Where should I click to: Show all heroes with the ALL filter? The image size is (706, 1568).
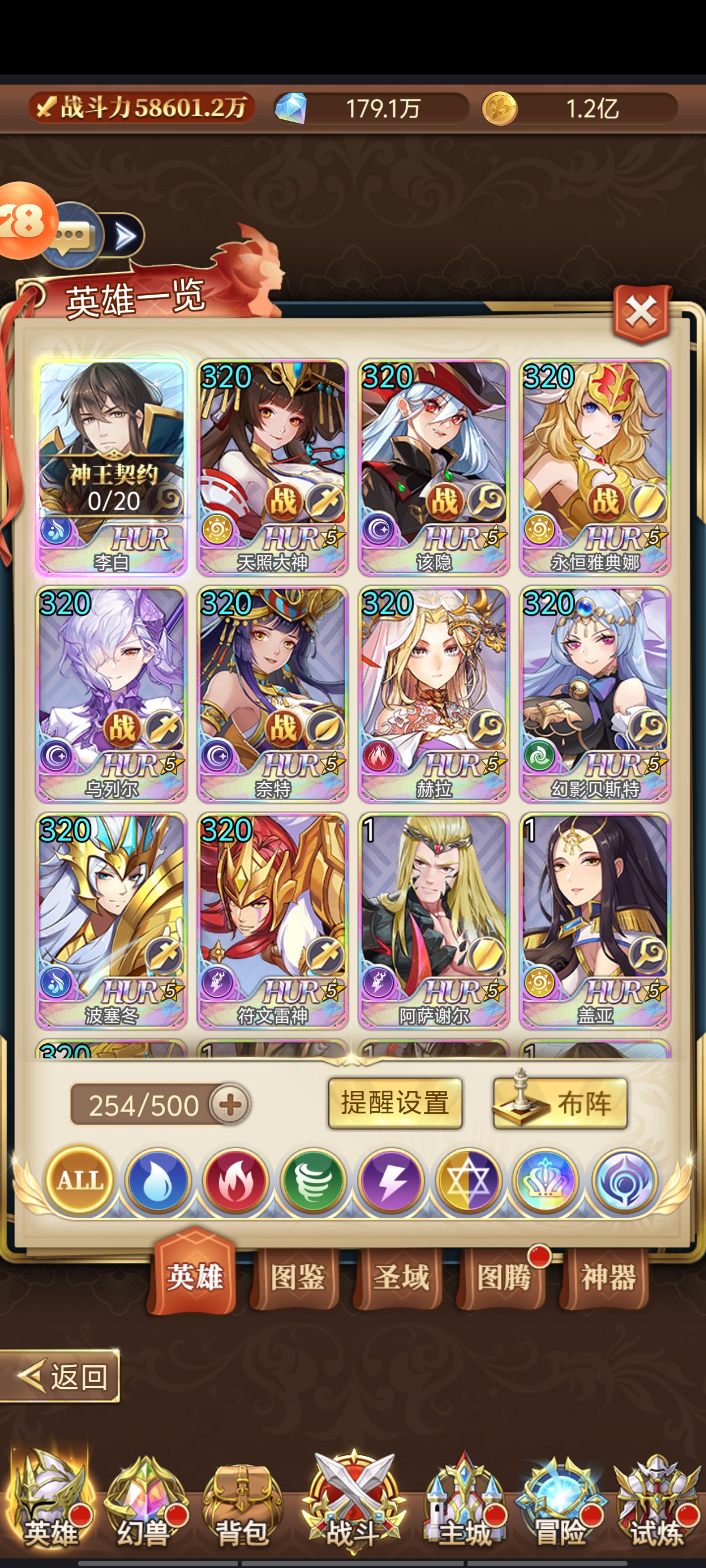click(79, 1181)
